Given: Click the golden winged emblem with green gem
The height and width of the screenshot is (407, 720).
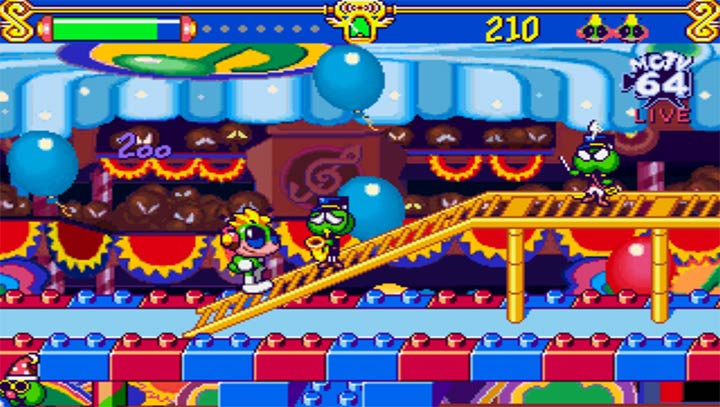Looking at the screenshot, I should 359,22.
